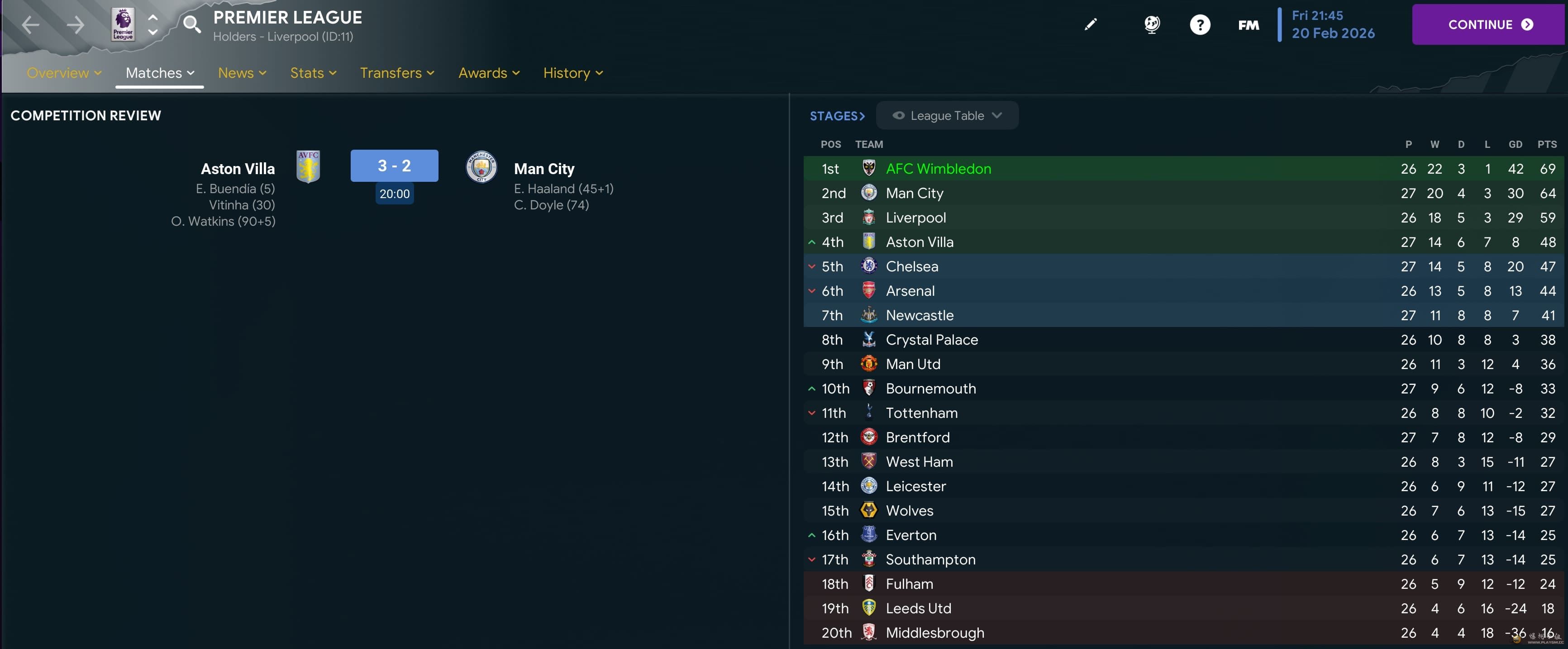Open the help question mark icon
1568x649 pixels.
click(x=1200, y=25)
